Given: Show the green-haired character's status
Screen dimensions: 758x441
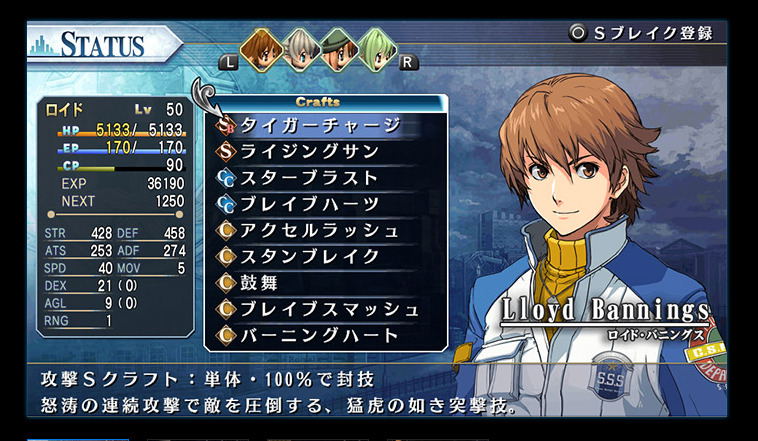Looking at the screenshot, I should [x=376, y=48].
